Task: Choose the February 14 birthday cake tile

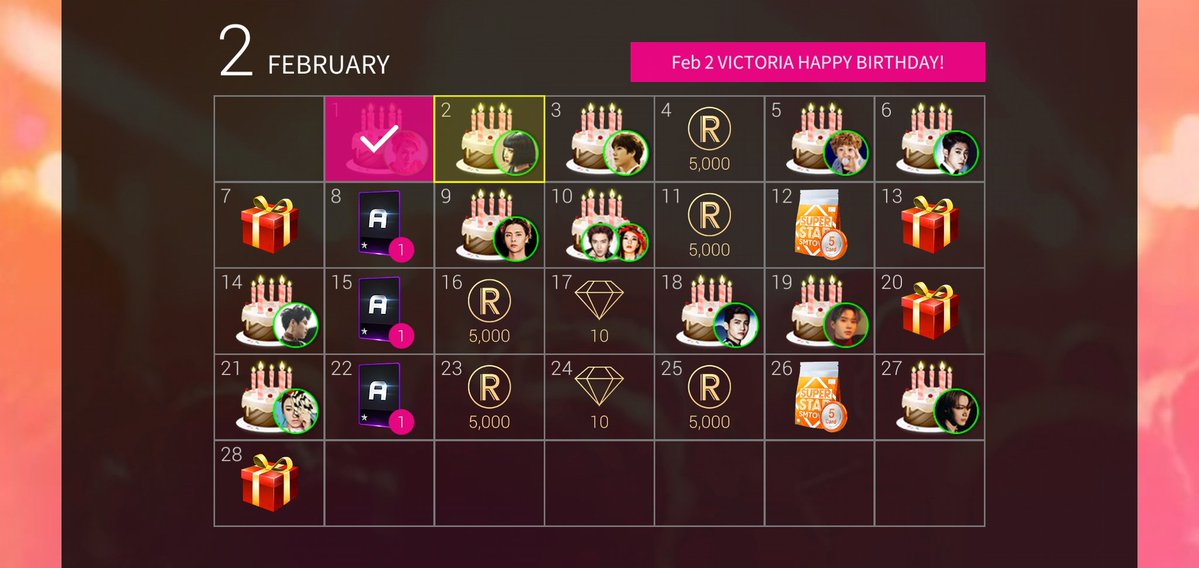Action: [x=269, y=312]
